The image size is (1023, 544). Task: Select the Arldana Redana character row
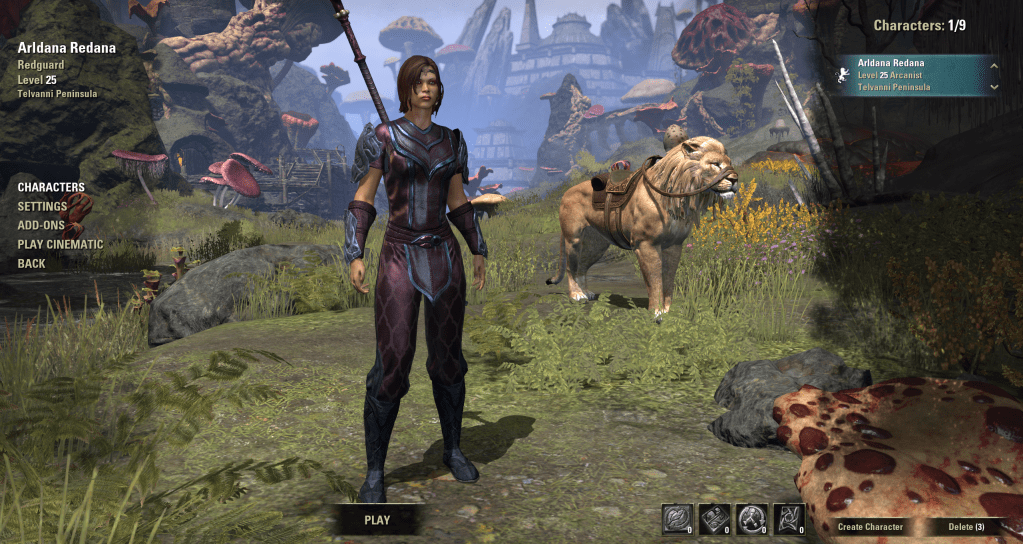(x=910, y=75)
